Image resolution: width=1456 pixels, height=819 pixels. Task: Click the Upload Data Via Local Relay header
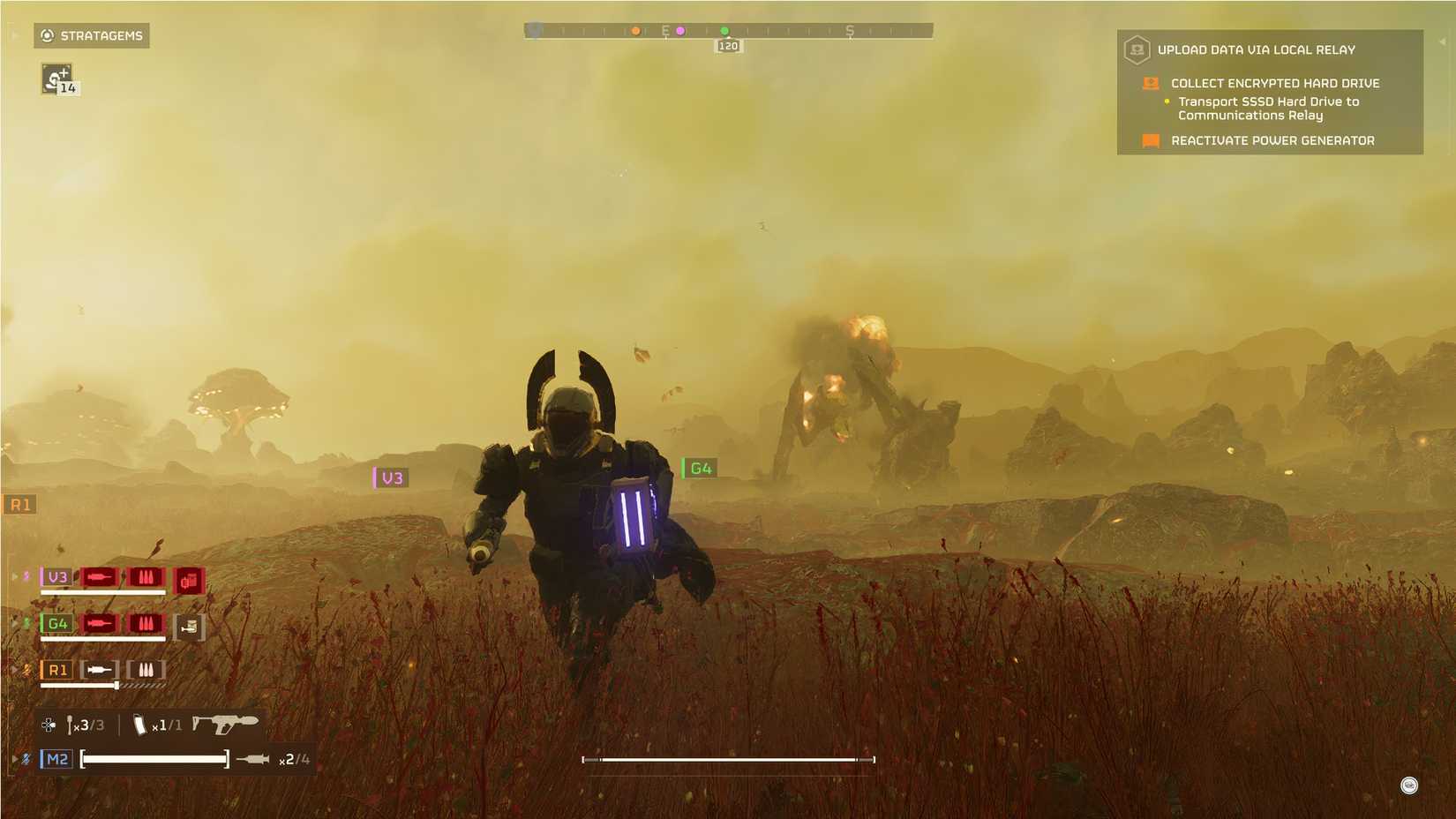pyautogui.click(x=1257, y=50)
